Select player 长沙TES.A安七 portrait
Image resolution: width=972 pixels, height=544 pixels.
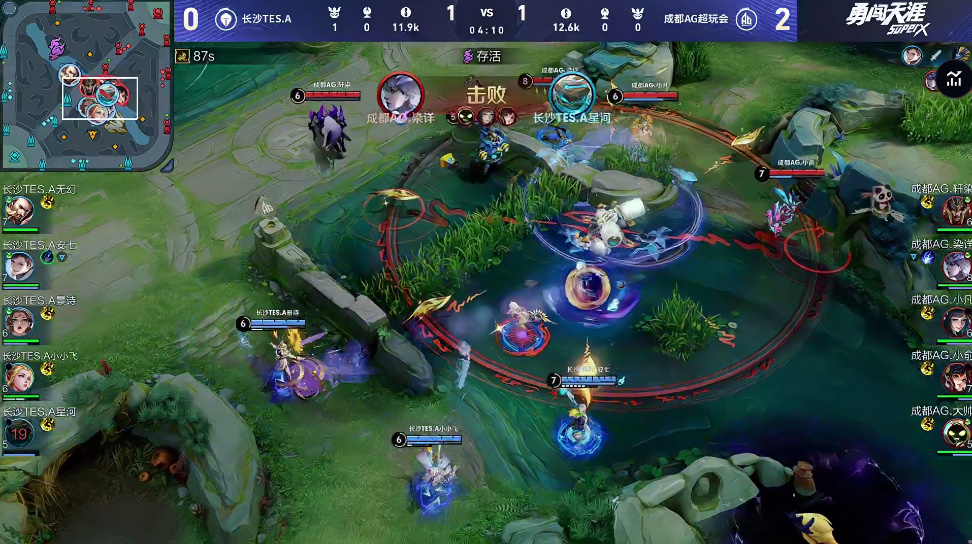click(20, 266)
